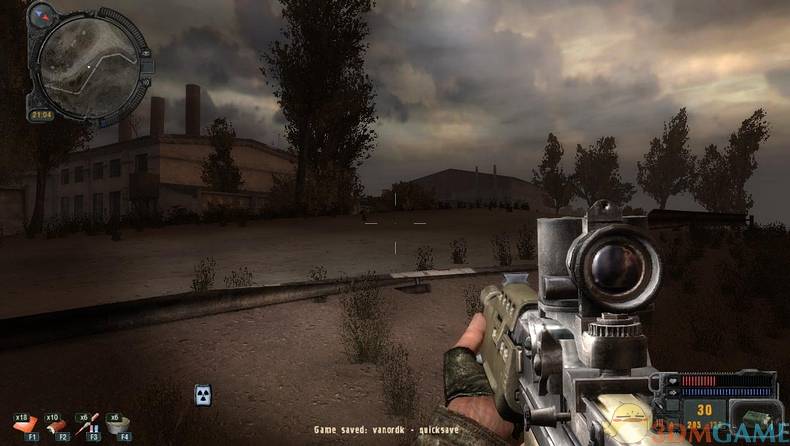Use the F3 quick slot syringe
The height and width of the screenshot is (446, 790).
pyautogui.click(x=89, y=427)
